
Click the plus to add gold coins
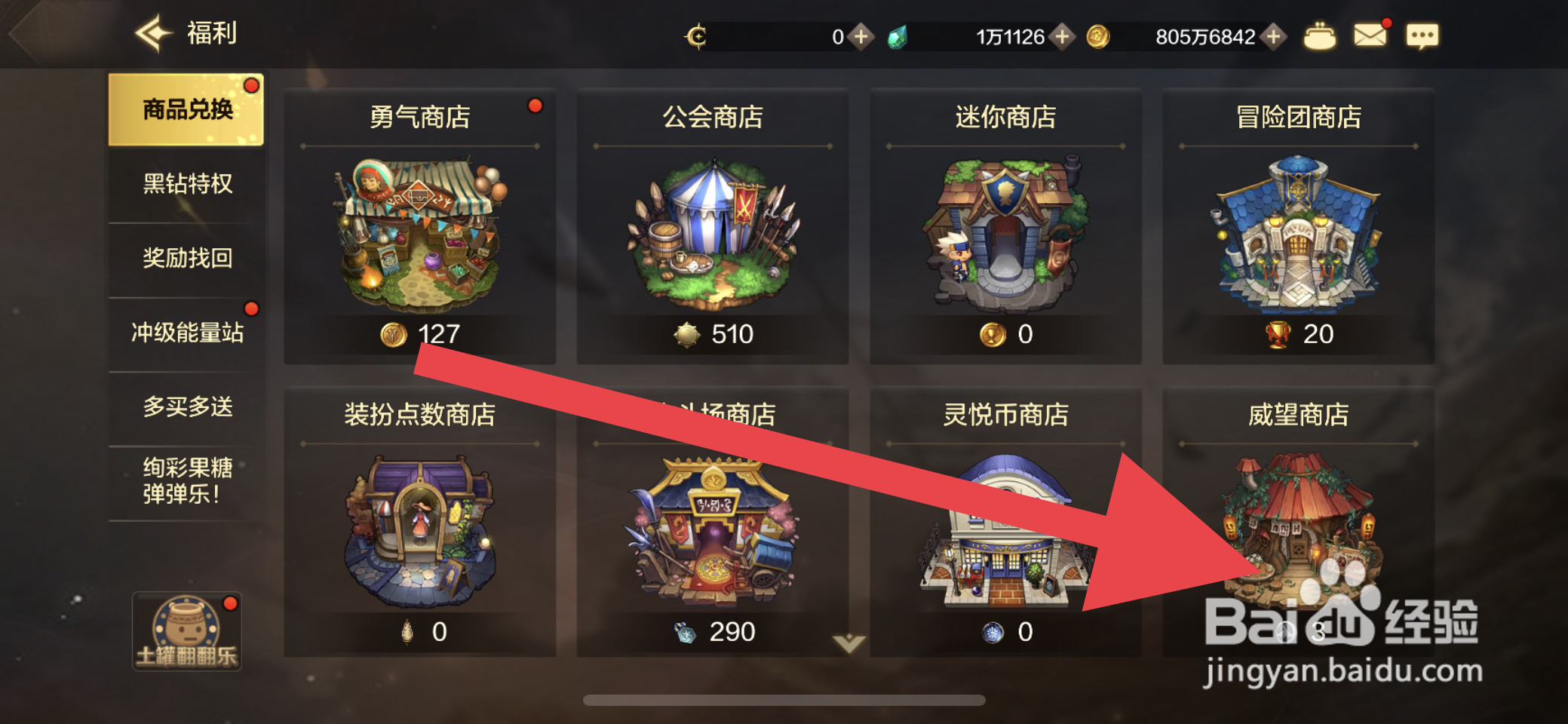click(1273, 35)
